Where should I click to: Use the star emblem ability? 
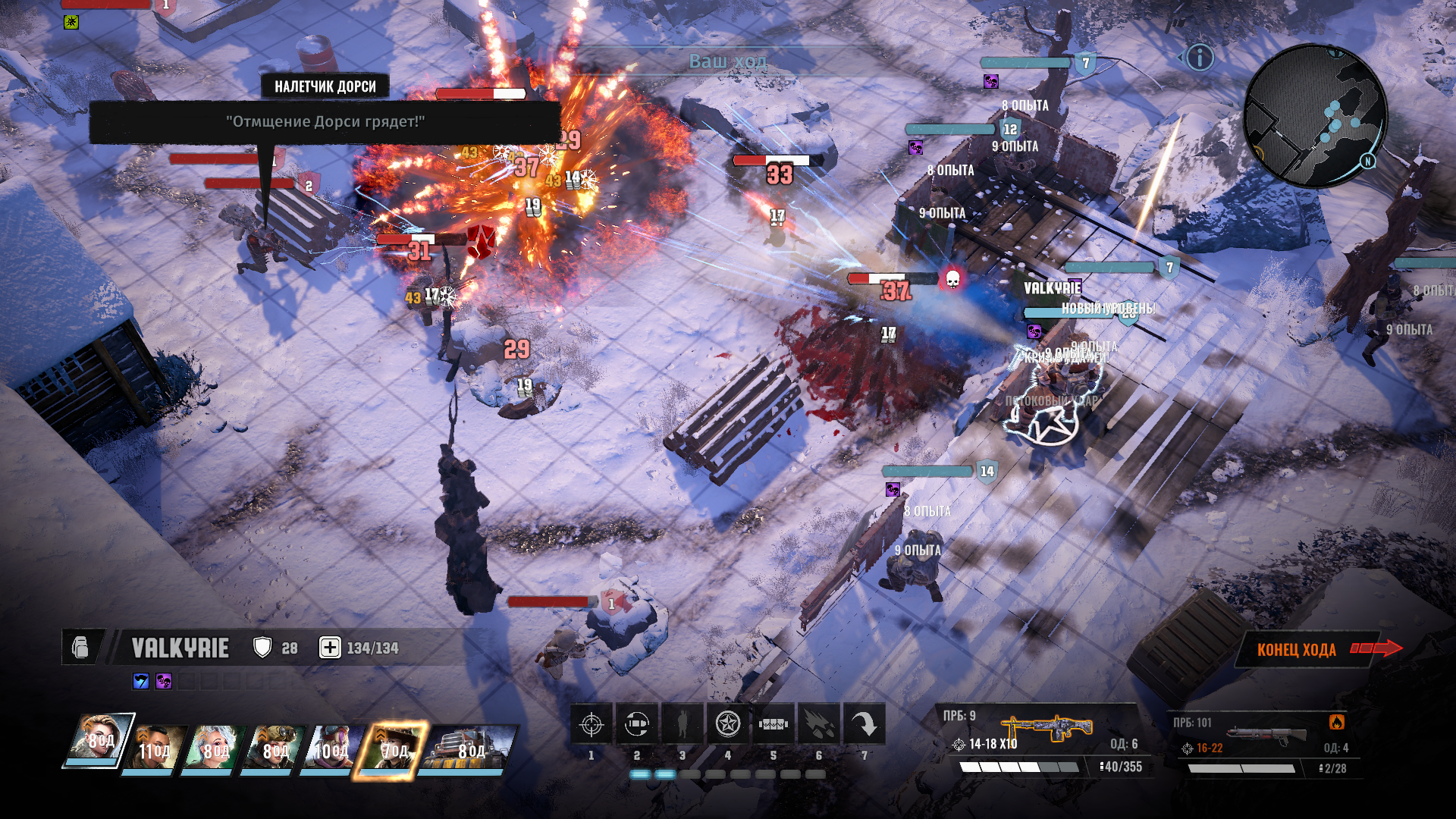(x=728, y=725)
